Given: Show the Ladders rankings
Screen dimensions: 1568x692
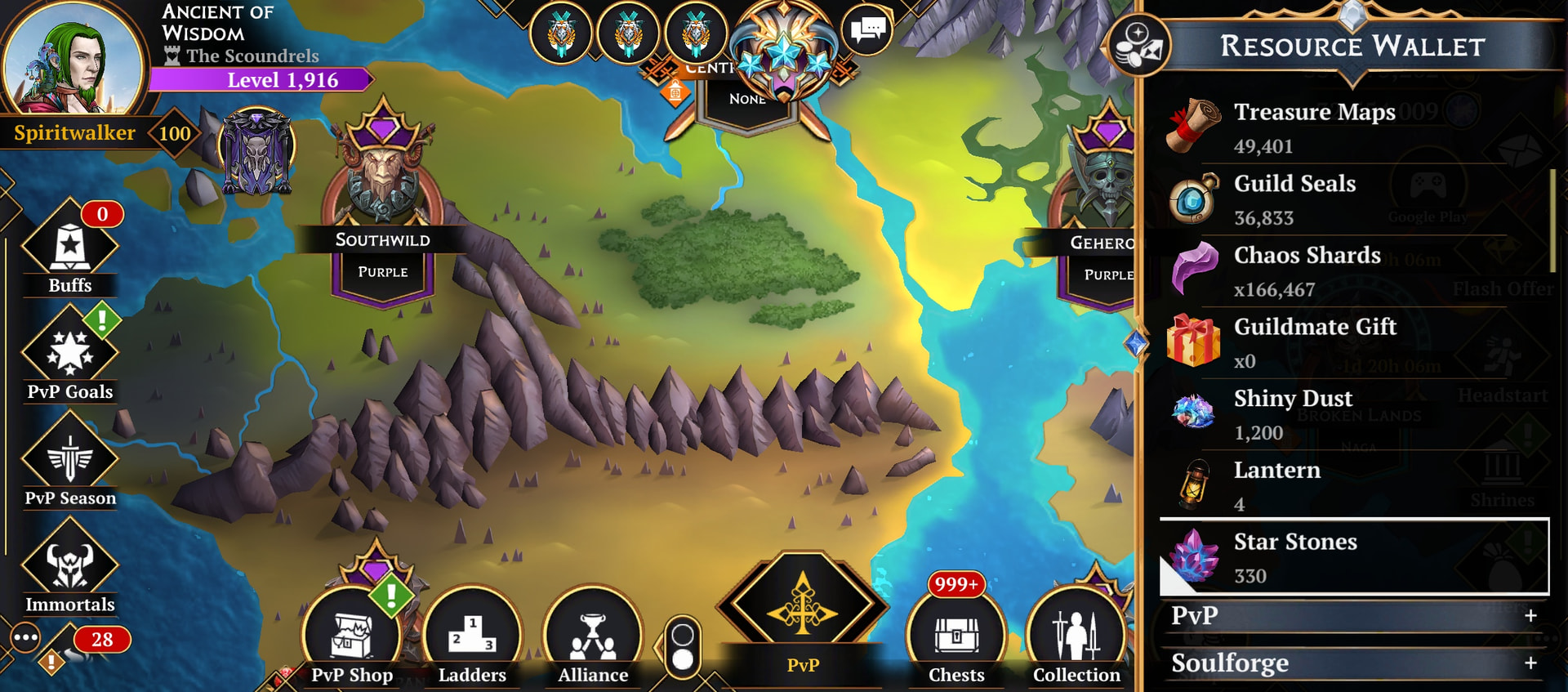Looking at the screenshot, I should point(472,640).
